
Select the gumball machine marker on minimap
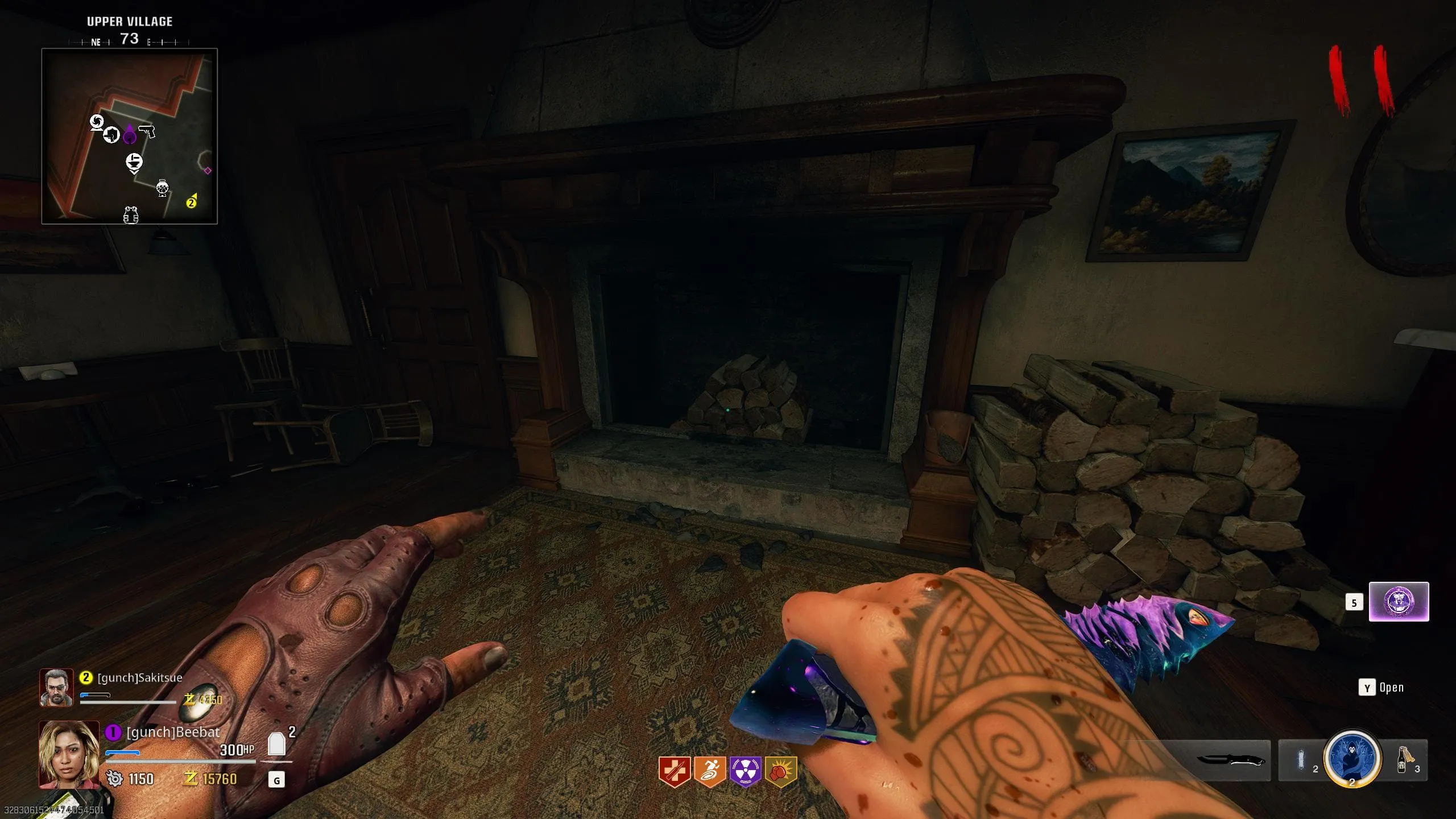163,187
